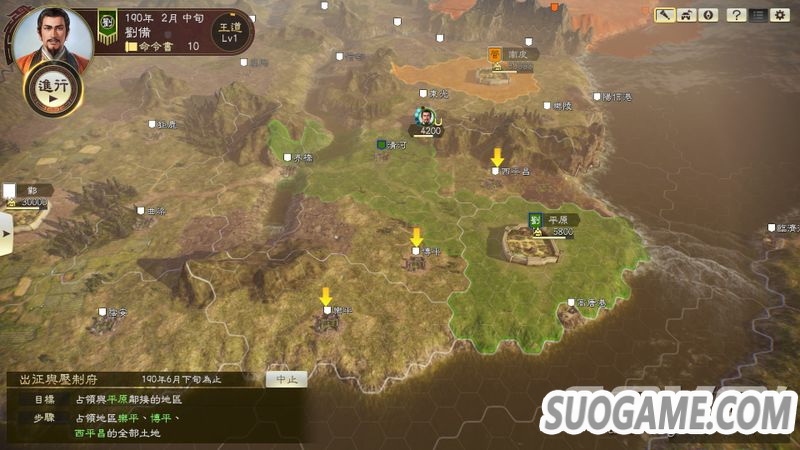Open the list menu icon
Image resolution: width=800 pixels, height=450 pixels.
(x=758, y=15)
